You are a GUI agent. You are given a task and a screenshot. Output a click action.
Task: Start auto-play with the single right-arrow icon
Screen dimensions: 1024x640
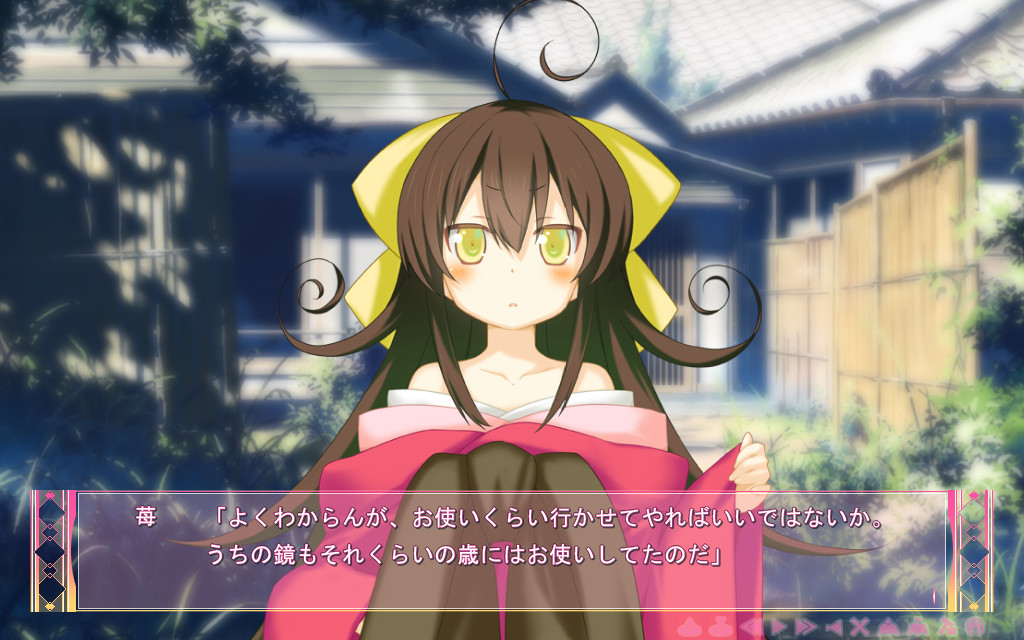pos(778,627)
